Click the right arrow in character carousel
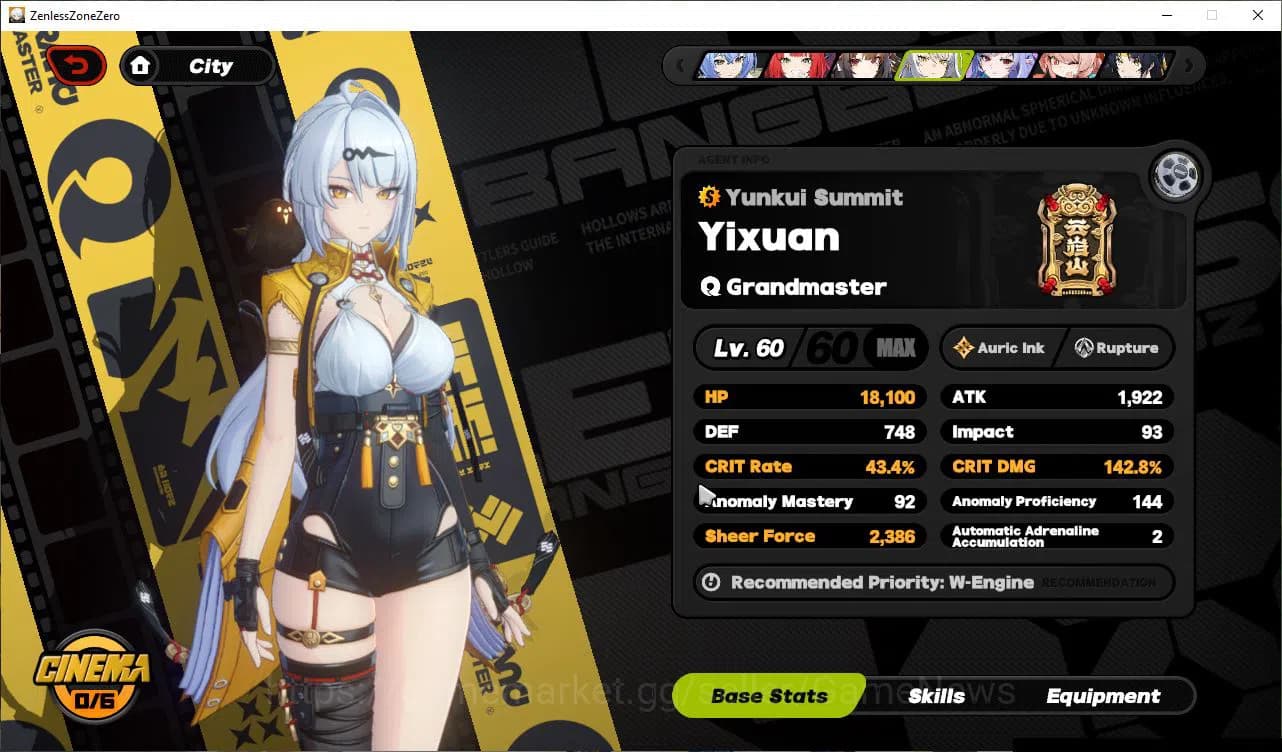Viewport: 1282px width, 752px height. point(1189,65)
